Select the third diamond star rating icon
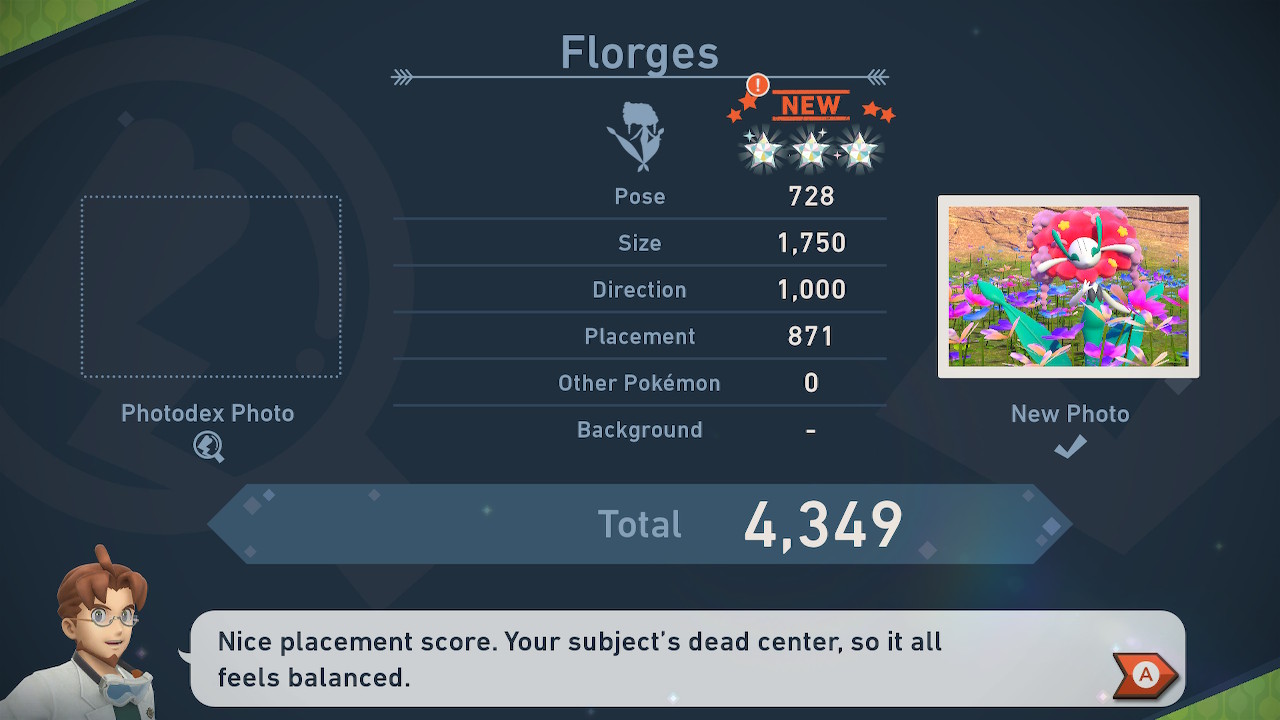 coord(857,152)
